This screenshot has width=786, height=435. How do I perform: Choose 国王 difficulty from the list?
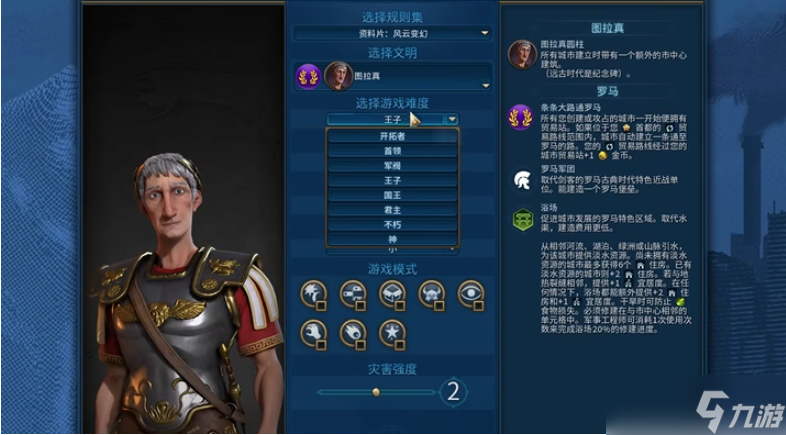[x=392, y=196]
